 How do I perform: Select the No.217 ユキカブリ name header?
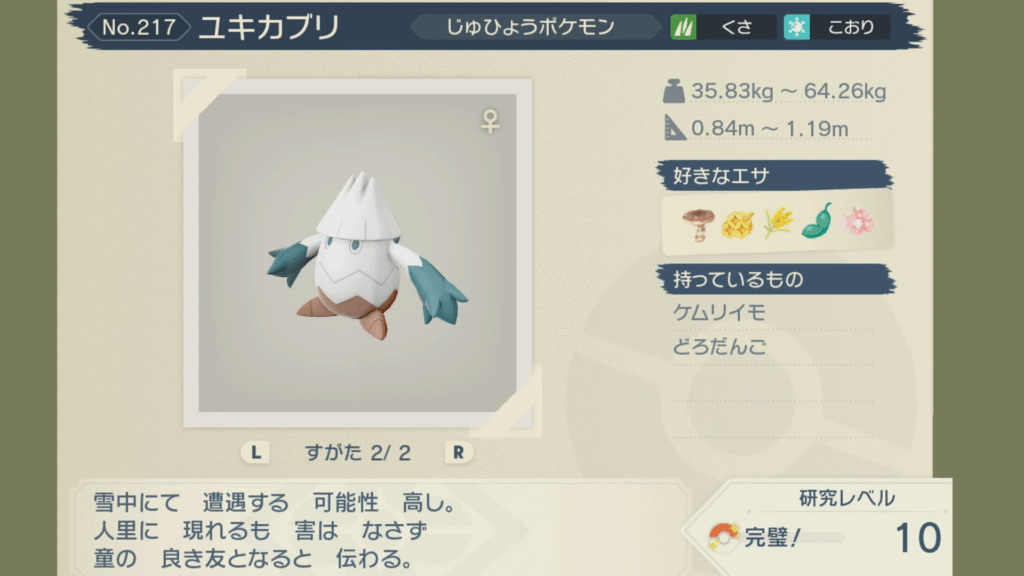[x=215, y=28]
